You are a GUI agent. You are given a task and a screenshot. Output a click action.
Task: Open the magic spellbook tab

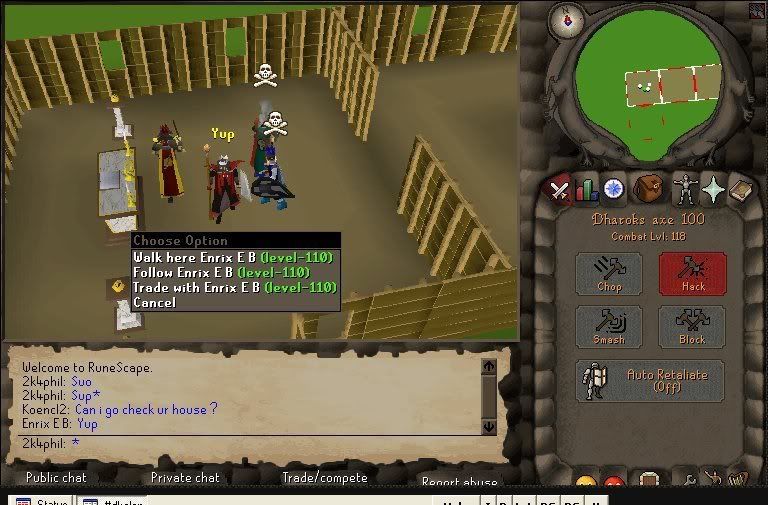tap(740, 188)
